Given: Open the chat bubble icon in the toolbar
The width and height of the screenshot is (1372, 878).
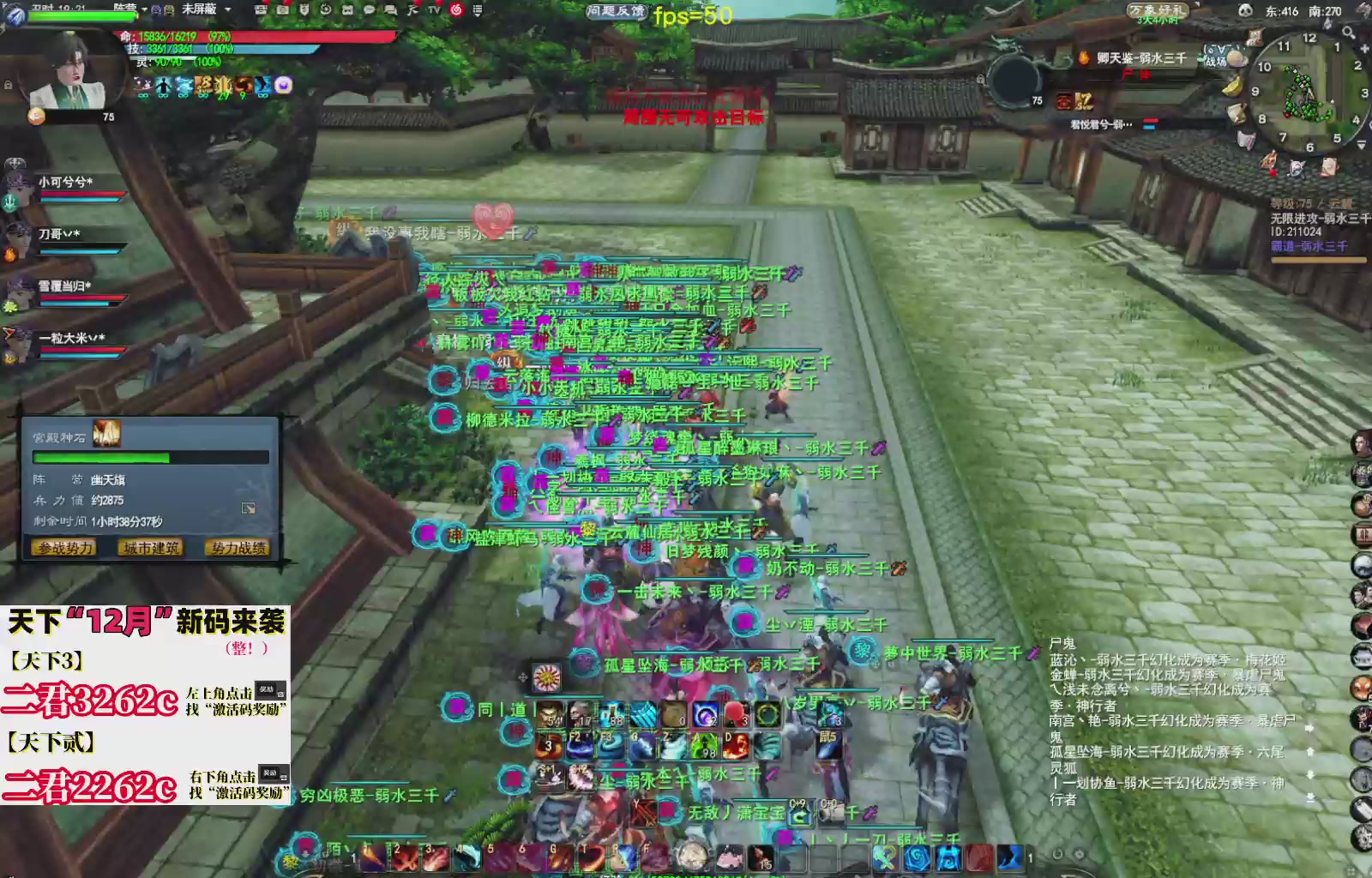Looking at the screenshot, I should click(369, 10).
